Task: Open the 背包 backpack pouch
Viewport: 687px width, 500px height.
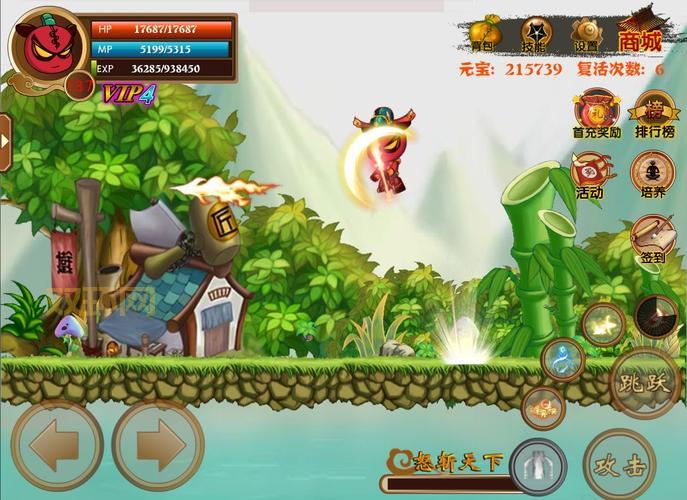Action: (484, 33)
